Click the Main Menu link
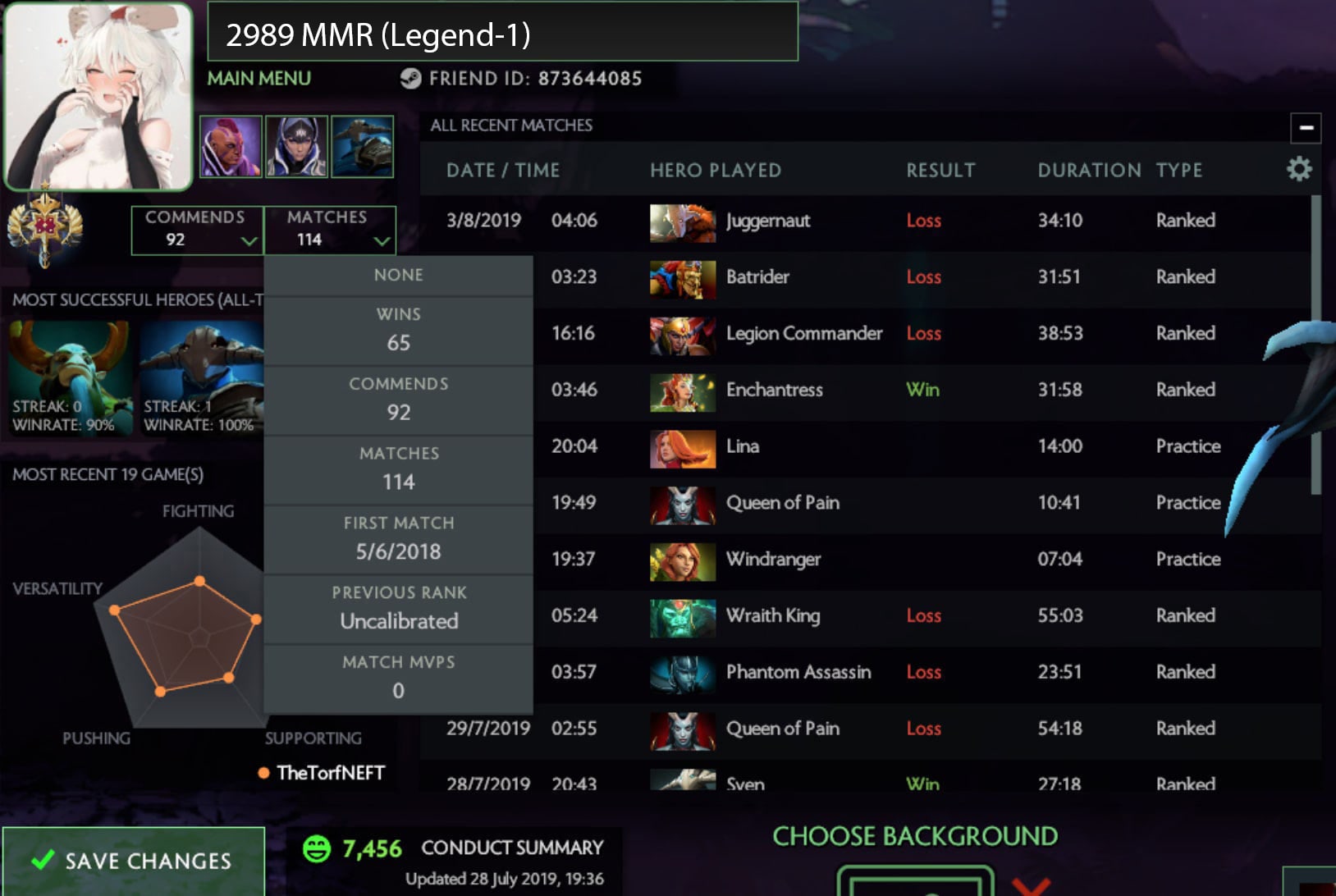 point(259,79)
